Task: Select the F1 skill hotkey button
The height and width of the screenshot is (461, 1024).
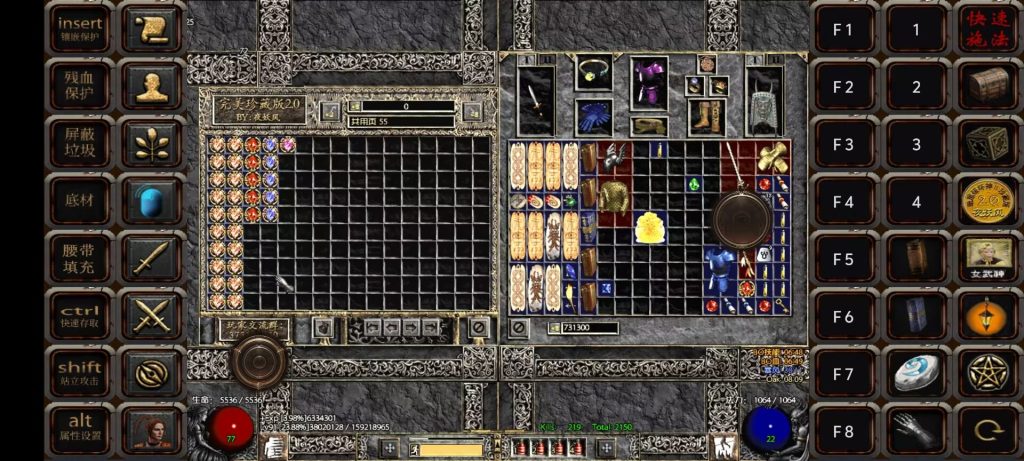Action: tap(843, 29)
